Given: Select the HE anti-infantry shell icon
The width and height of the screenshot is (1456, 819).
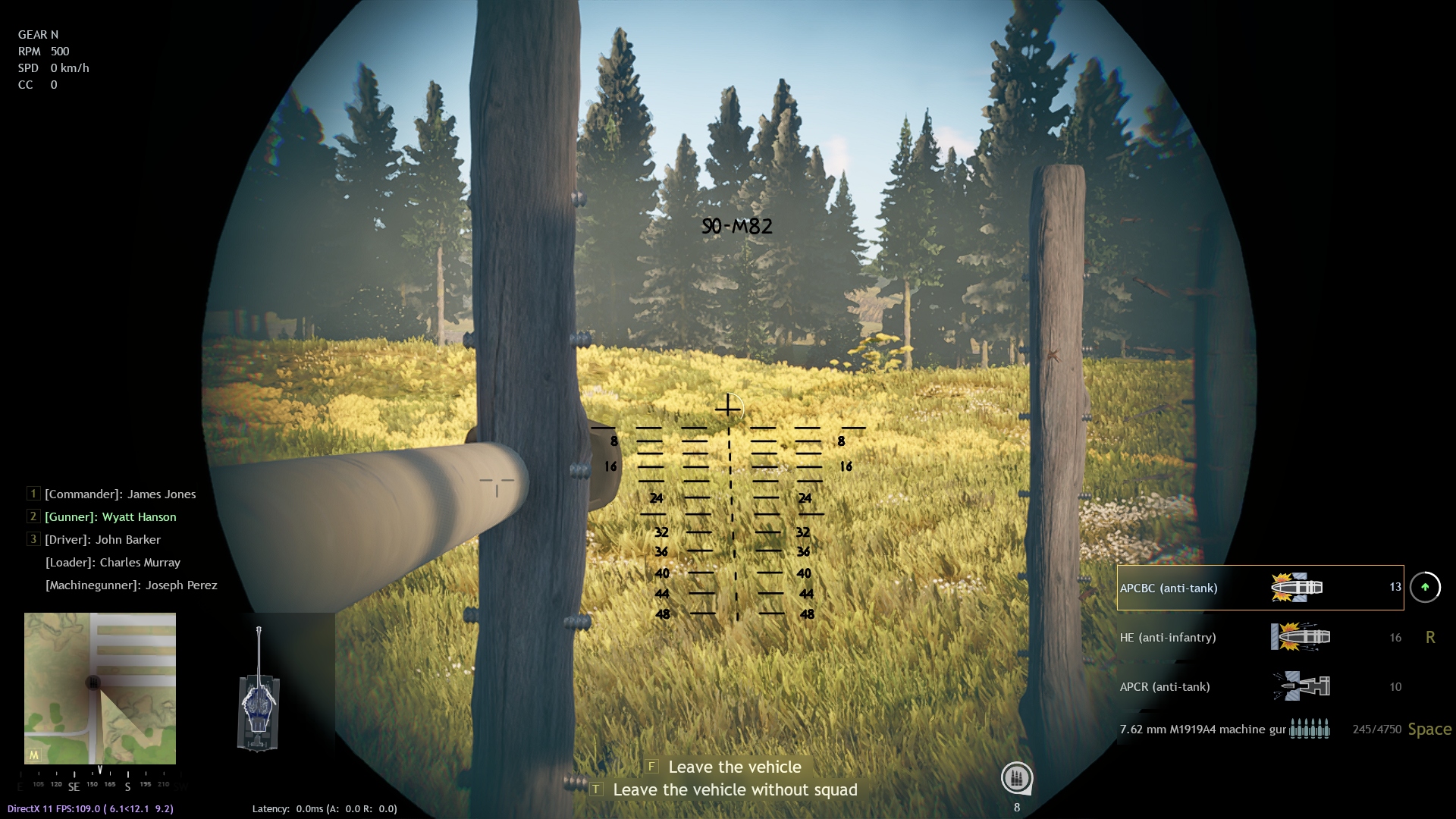Looking at the screenshot, I should coord(1298,637).
